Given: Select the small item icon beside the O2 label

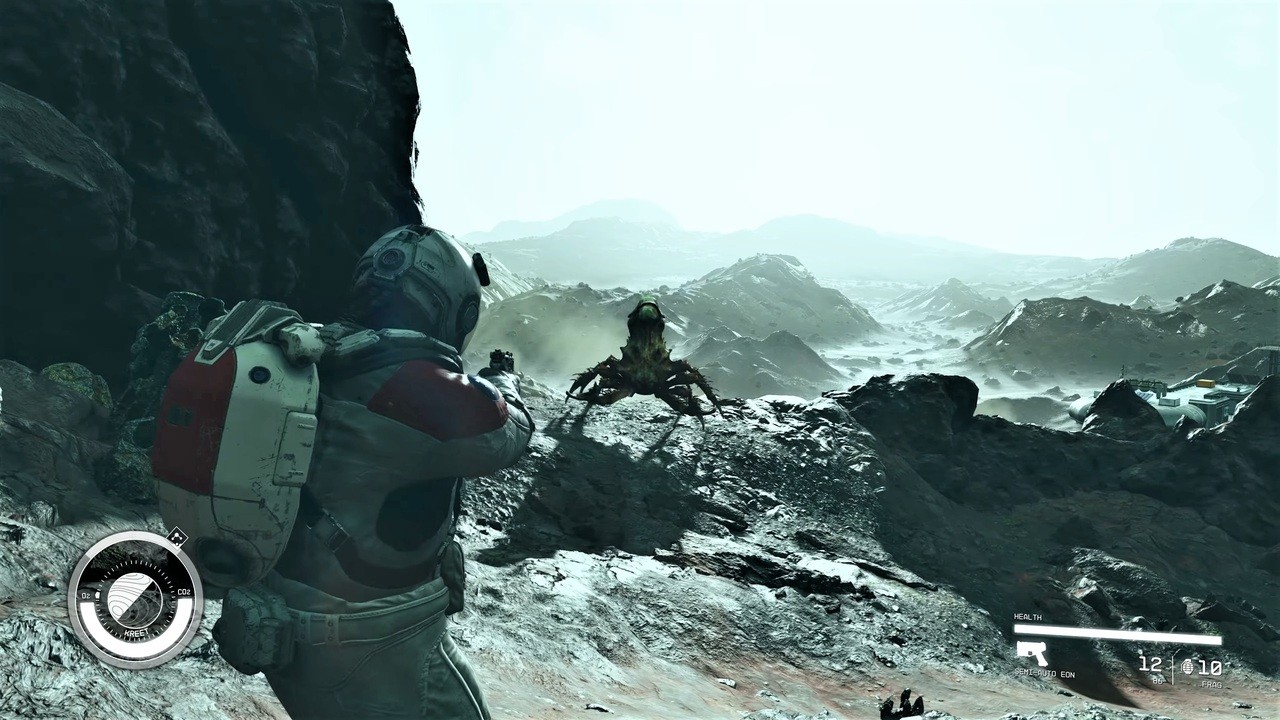Looking at the screenshot, I should point(98,595).
